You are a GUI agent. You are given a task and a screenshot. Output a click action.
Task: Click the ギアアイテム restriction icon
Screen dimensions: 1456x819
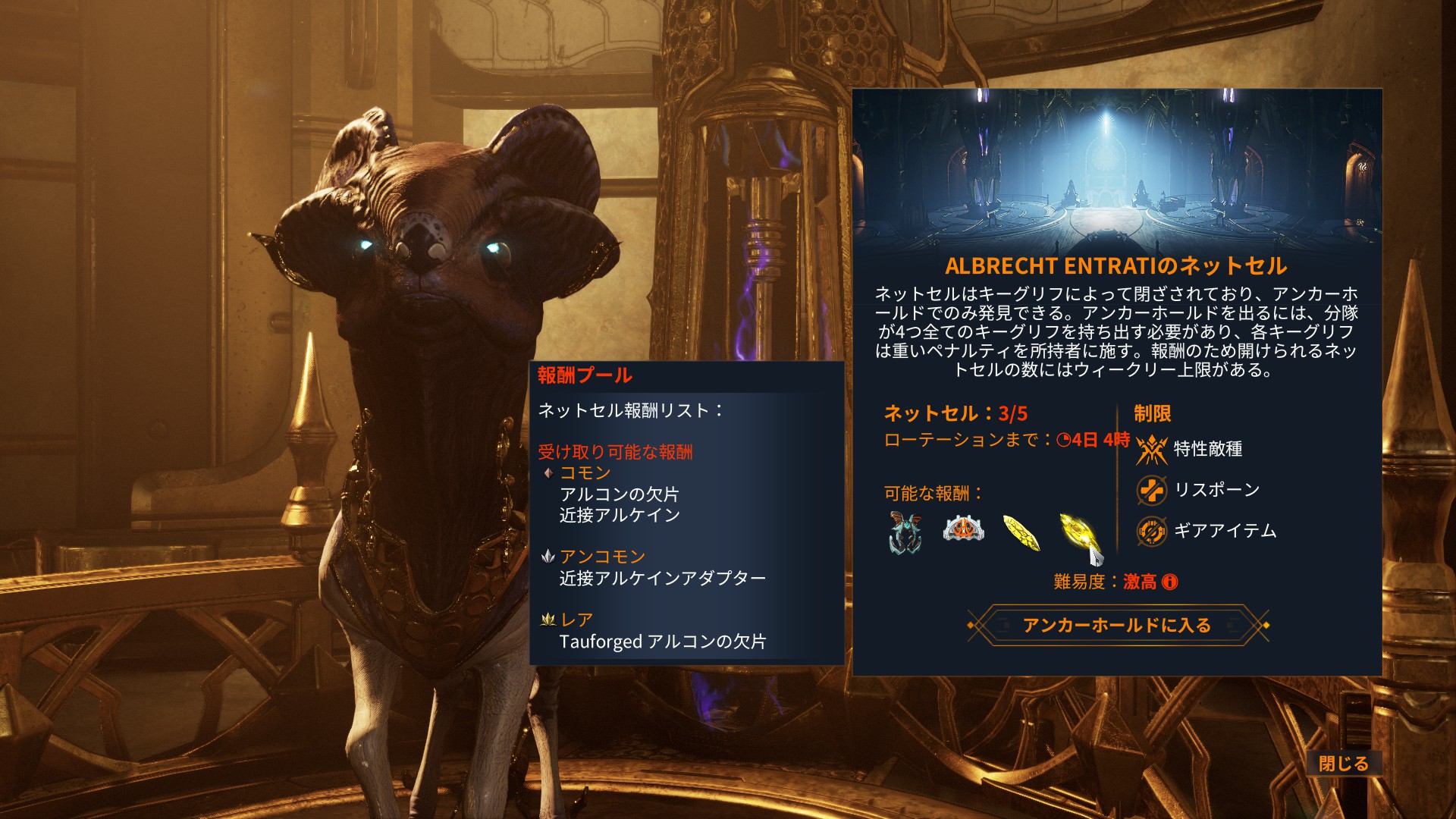coord(1153,532)
